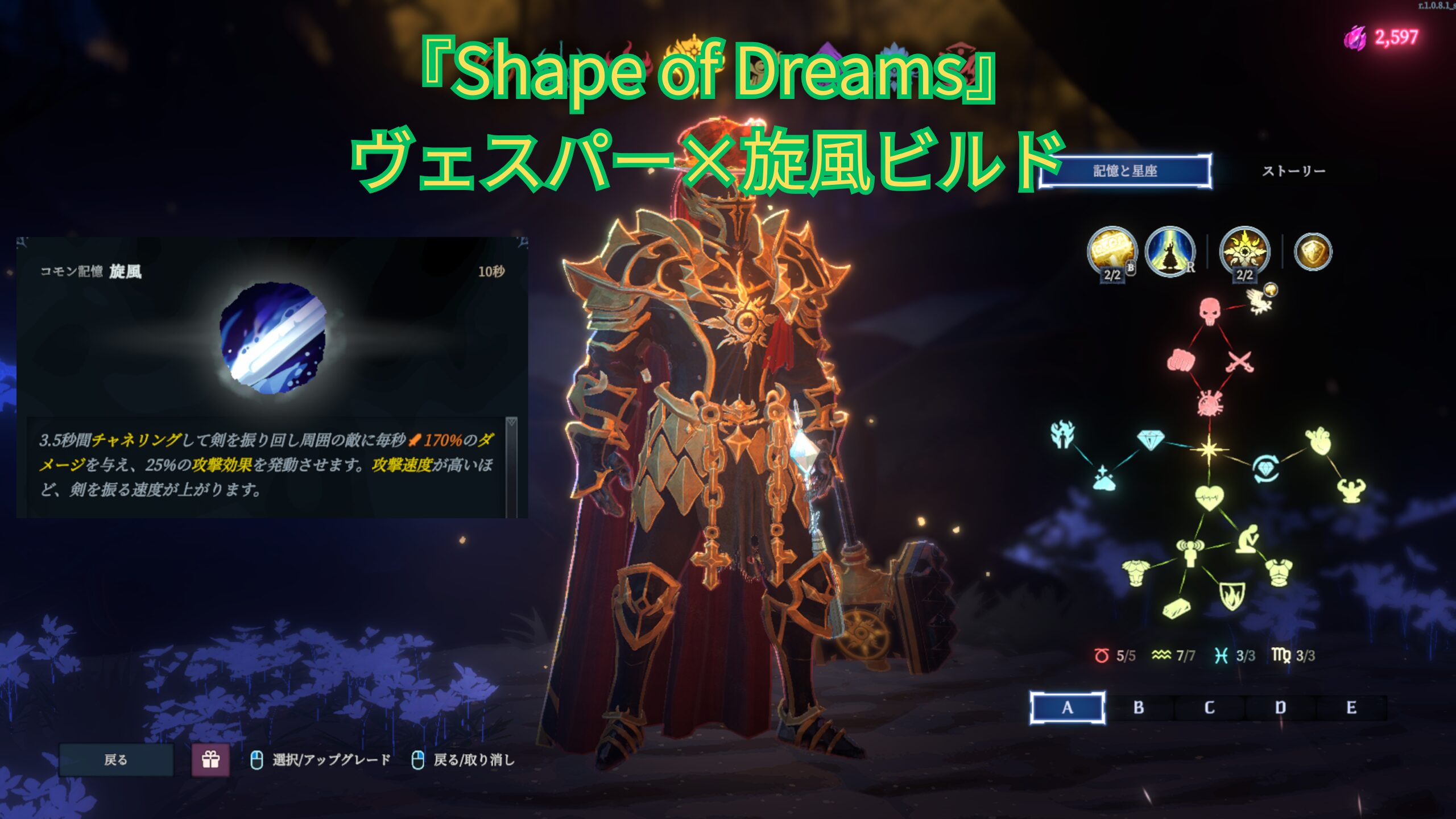
Task: Select the light pillar figure memory icon
Action: [1169, 251]
